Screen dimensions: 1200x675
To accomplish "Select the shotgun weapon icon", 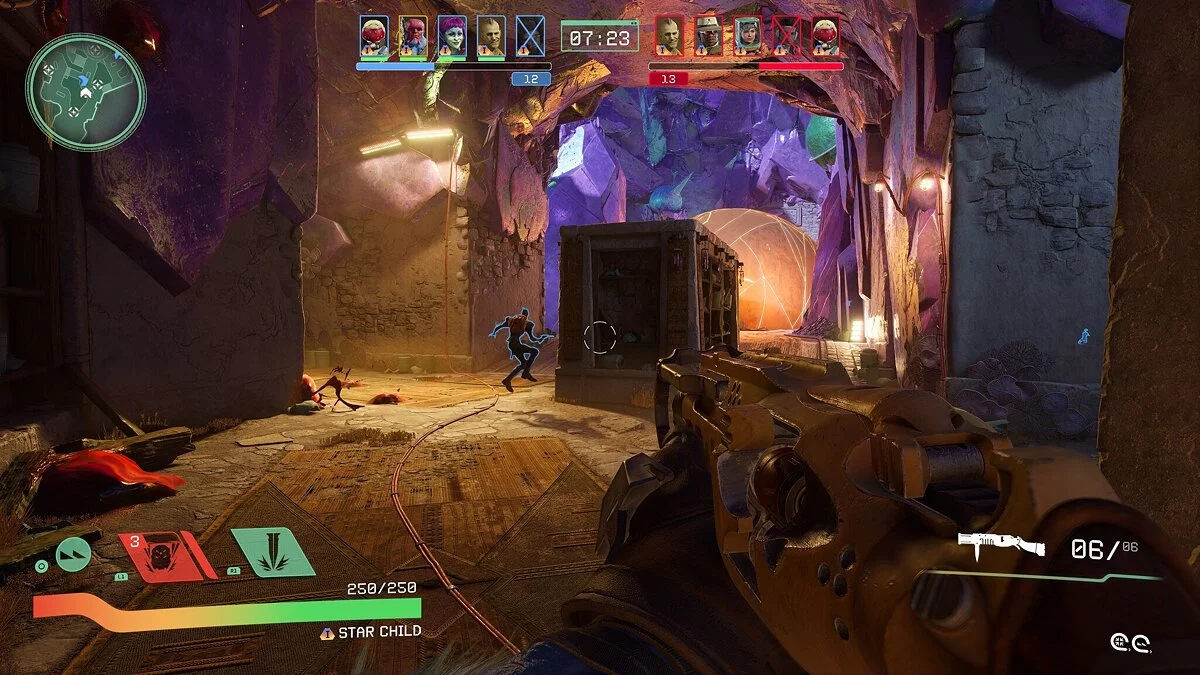I will [x=1001, y=545].
